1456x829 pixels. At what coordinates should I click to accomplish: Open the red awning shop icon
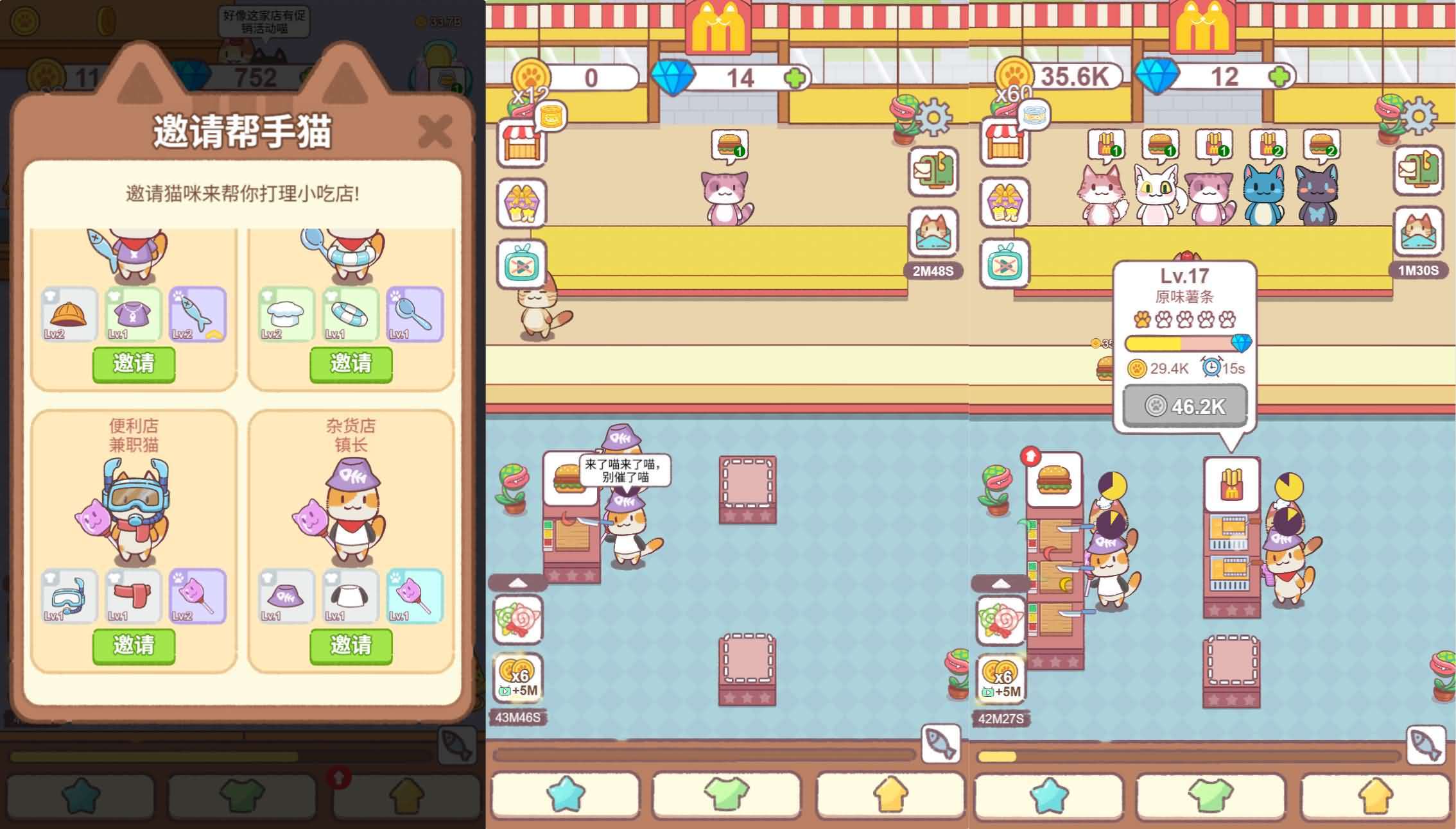(x=522, y=142)
